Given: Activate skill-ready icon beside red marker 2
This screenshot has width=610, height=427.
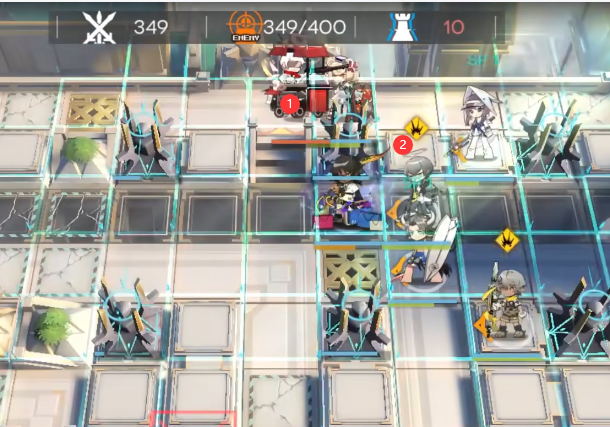Looking at the screenshot, I should pos(417,127).
